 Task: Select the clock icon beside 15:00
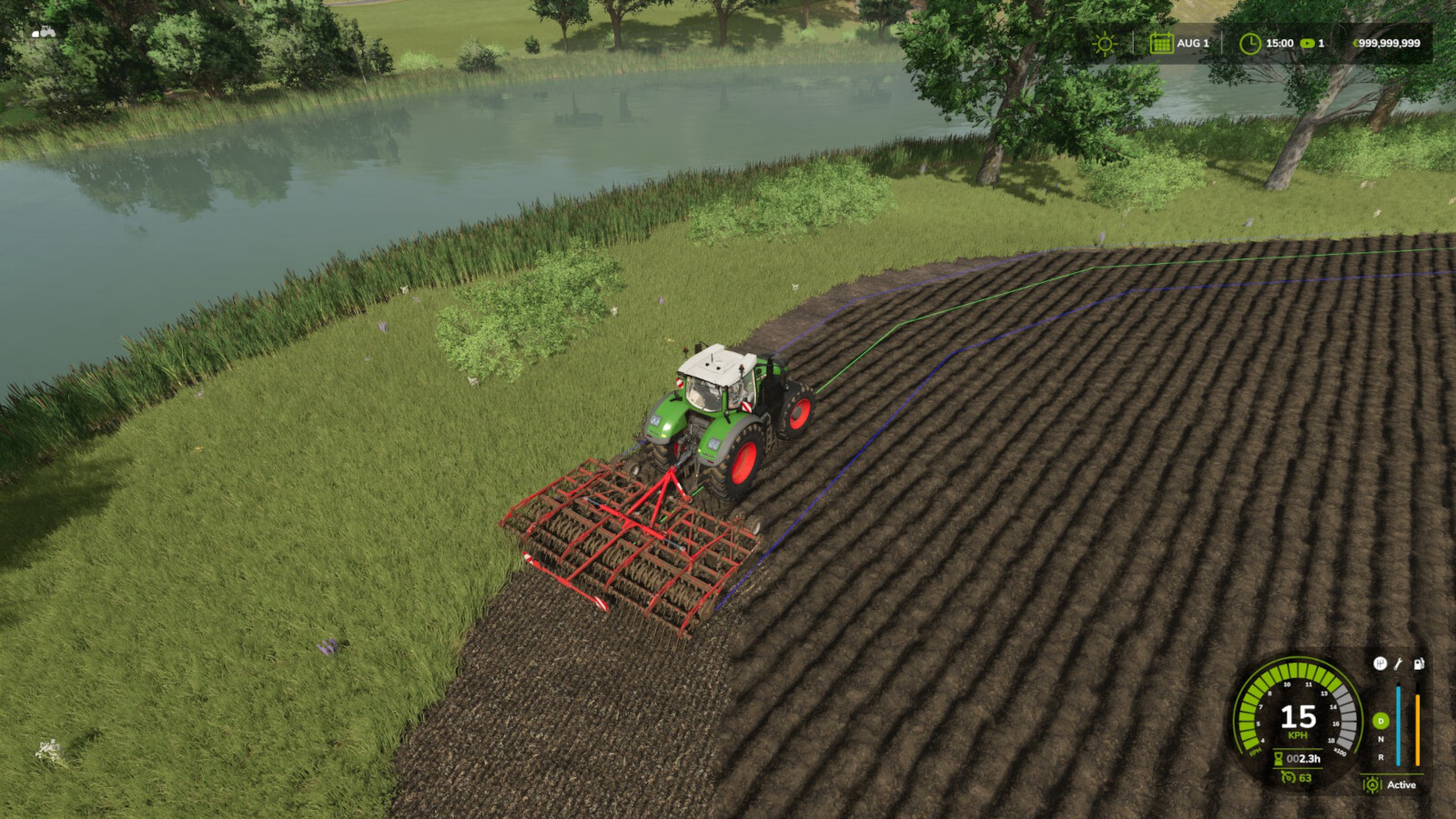1252,43
